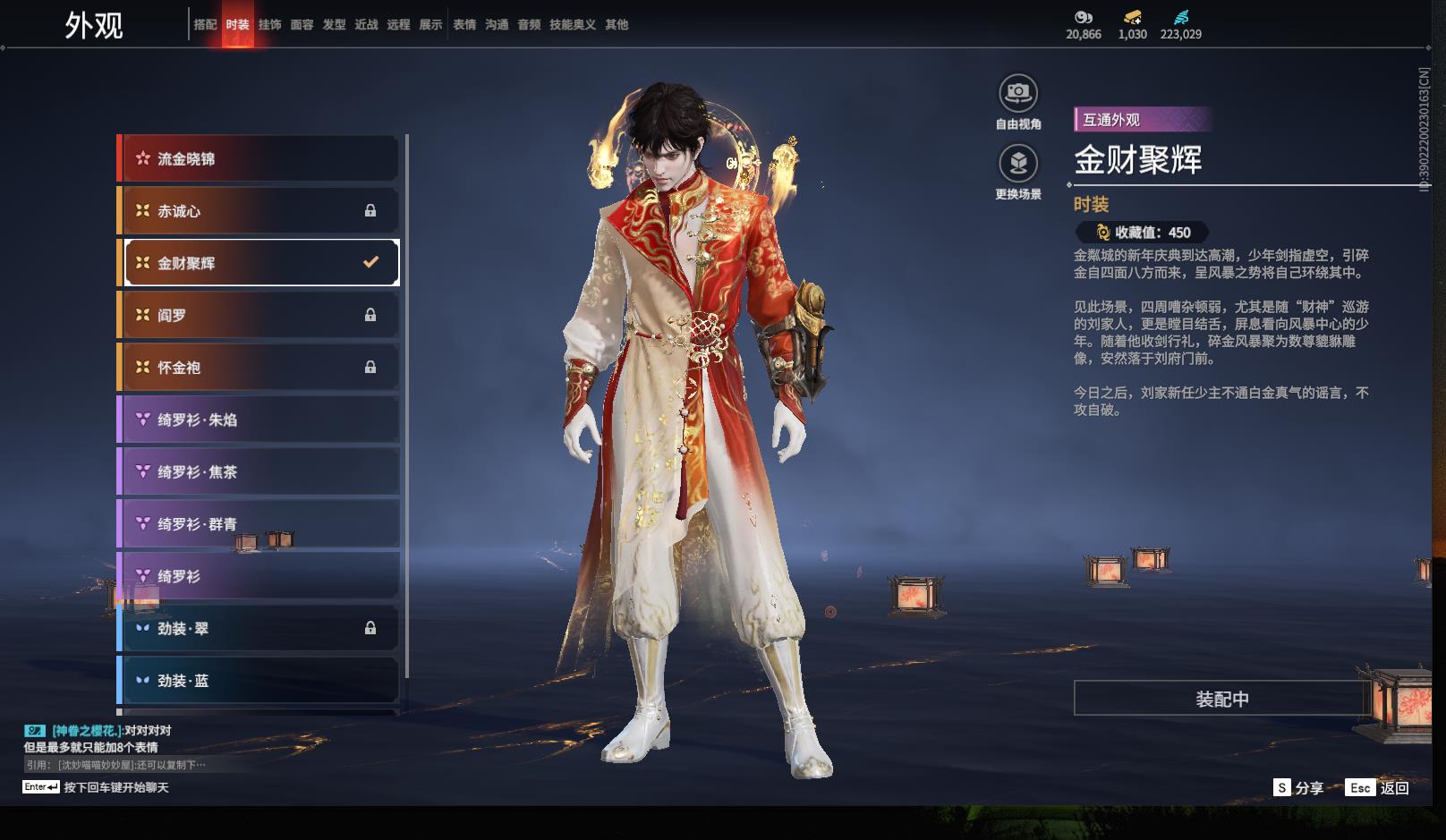Choose the locked 赤诚心 outfit
This screenshot has width=1446, height=840.
point(259,211)
